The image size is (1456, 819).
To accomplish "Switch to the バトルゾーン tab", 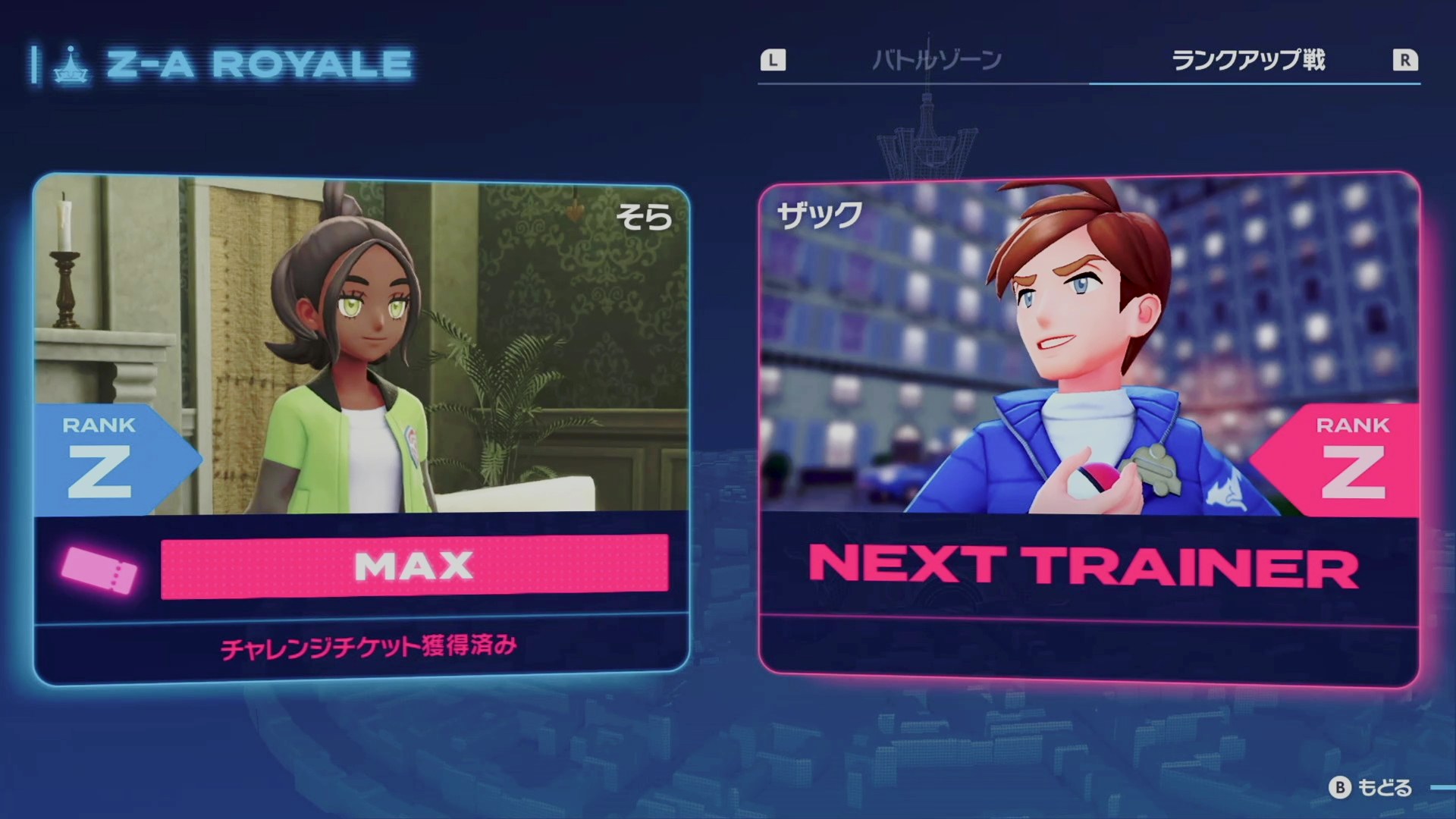I will click(937, 60).
